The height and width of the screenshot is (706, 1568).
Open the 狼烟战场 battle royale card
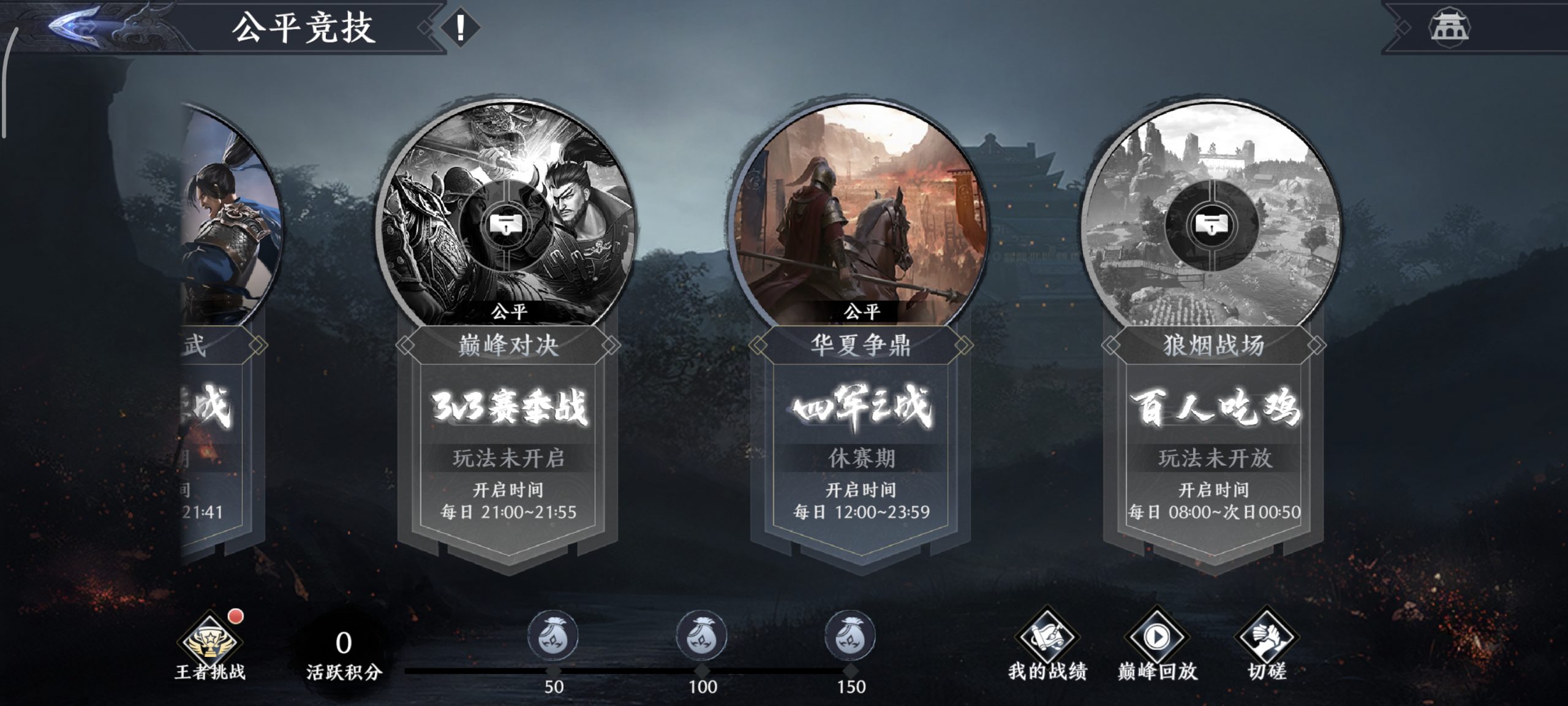tap(1213, 337)
